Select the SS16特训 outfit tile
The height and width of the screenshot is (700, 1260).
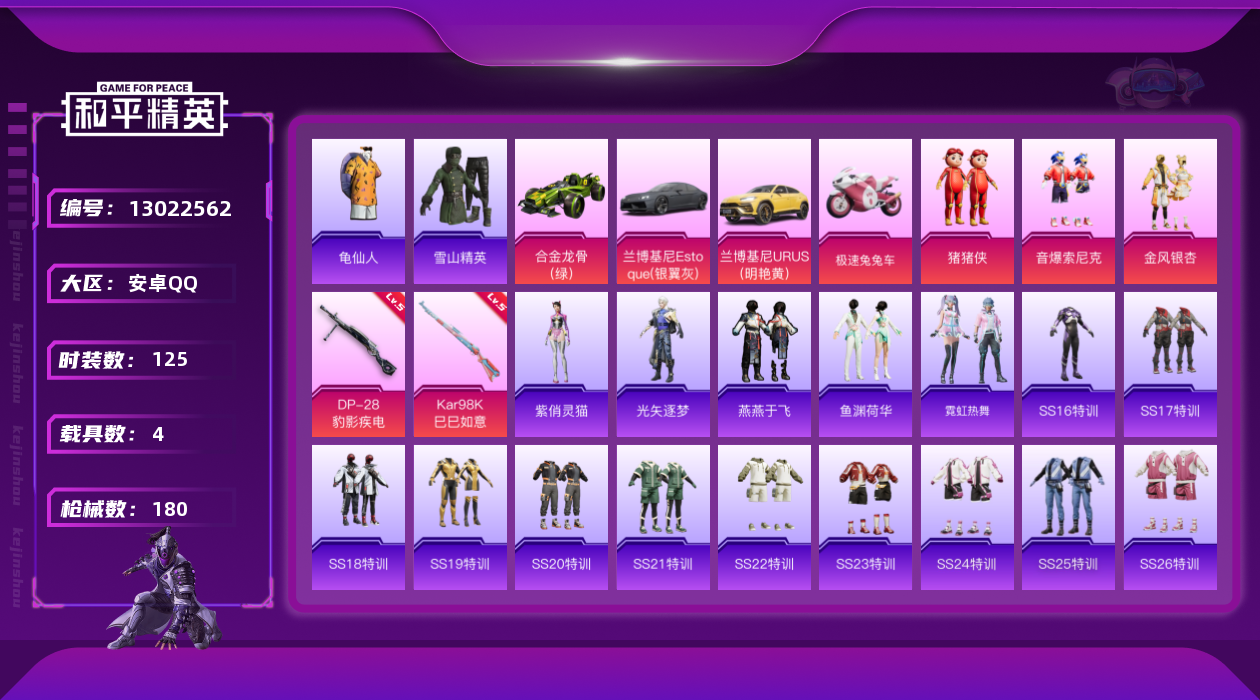pyautogui.click(x=1068, y=364)
